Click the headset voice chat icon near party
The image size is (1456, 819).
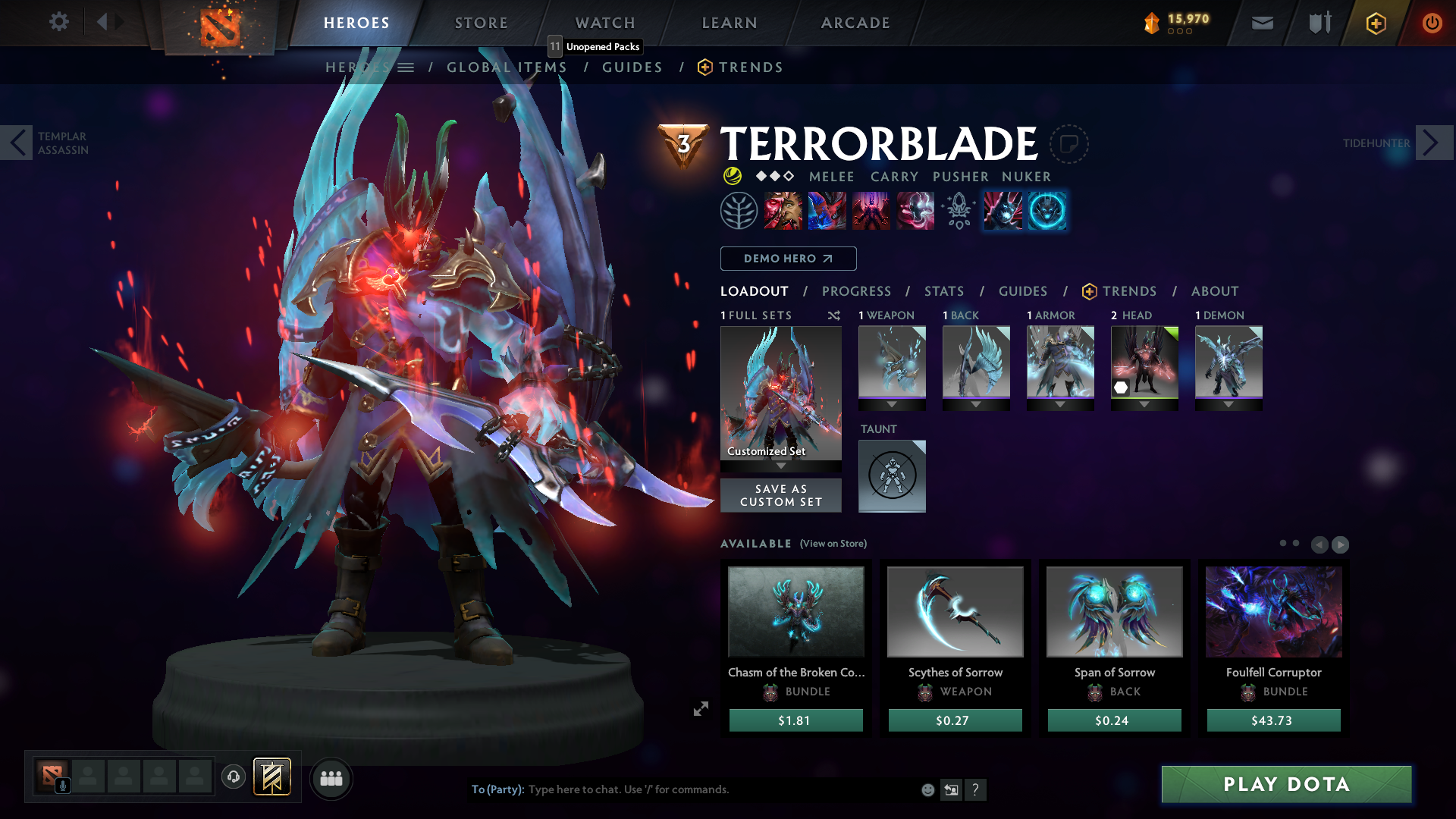tap(233, 777)
